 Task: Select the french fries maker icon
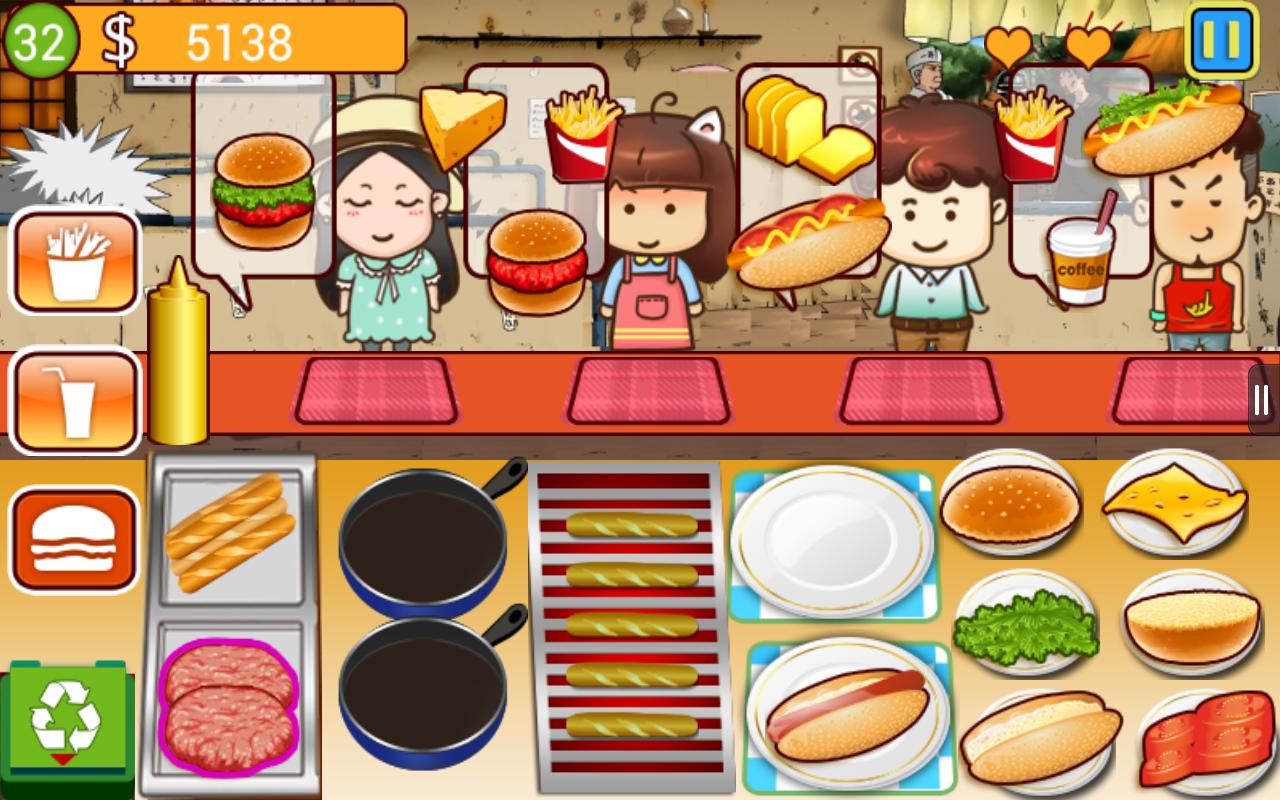75,260
